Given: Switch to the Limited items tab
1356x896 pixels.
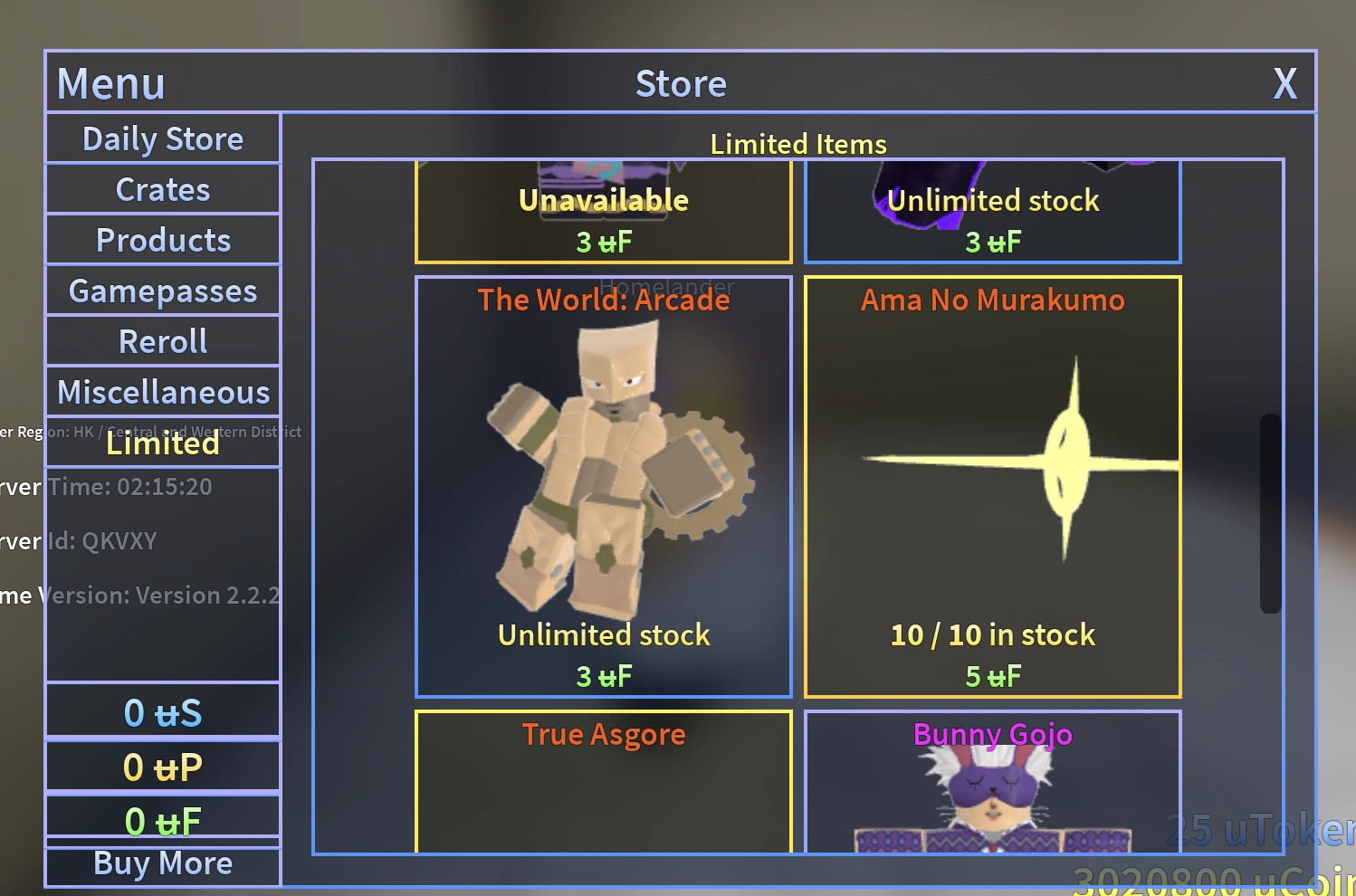Looking at the screenshot, I should click(162, 443).
